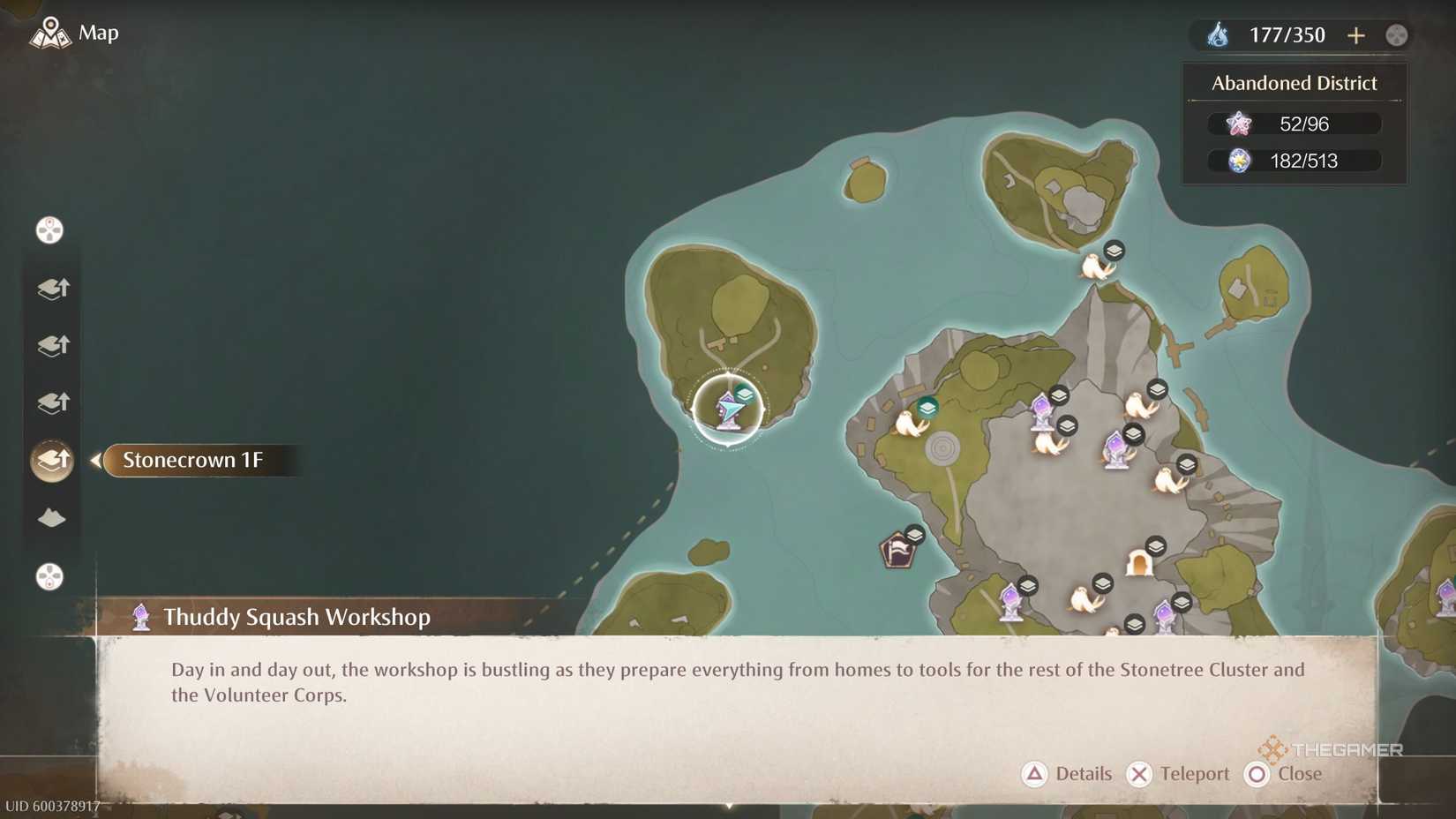Click the pink star collectible counter icon
The height and width of the screenshot is (819, 1456).
pyautogui.click(x=1239, y=124)
